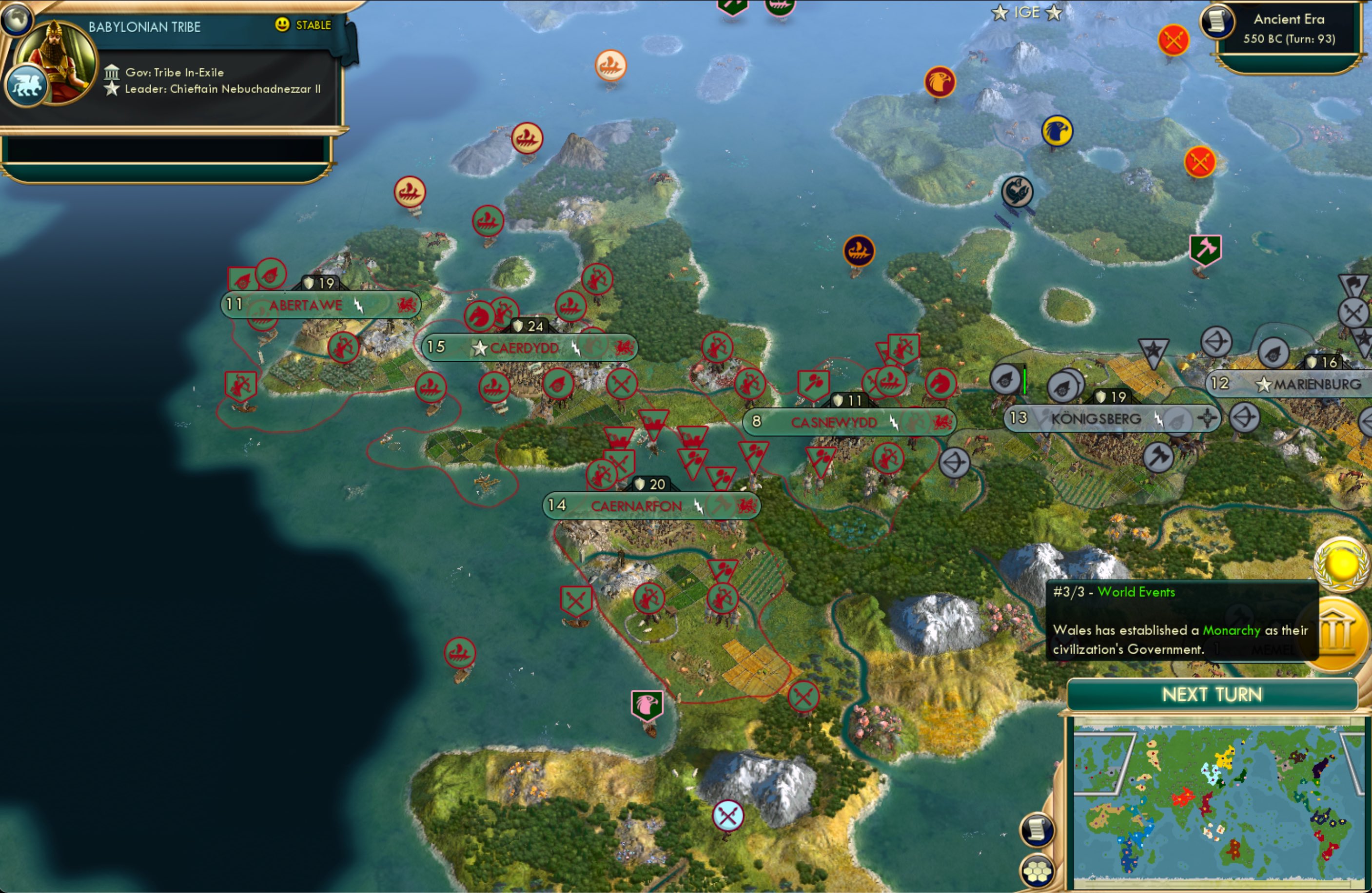
Task: Click the crossed-swords war notification icon
Action: pyautogui.click(x=1174, y=39)
